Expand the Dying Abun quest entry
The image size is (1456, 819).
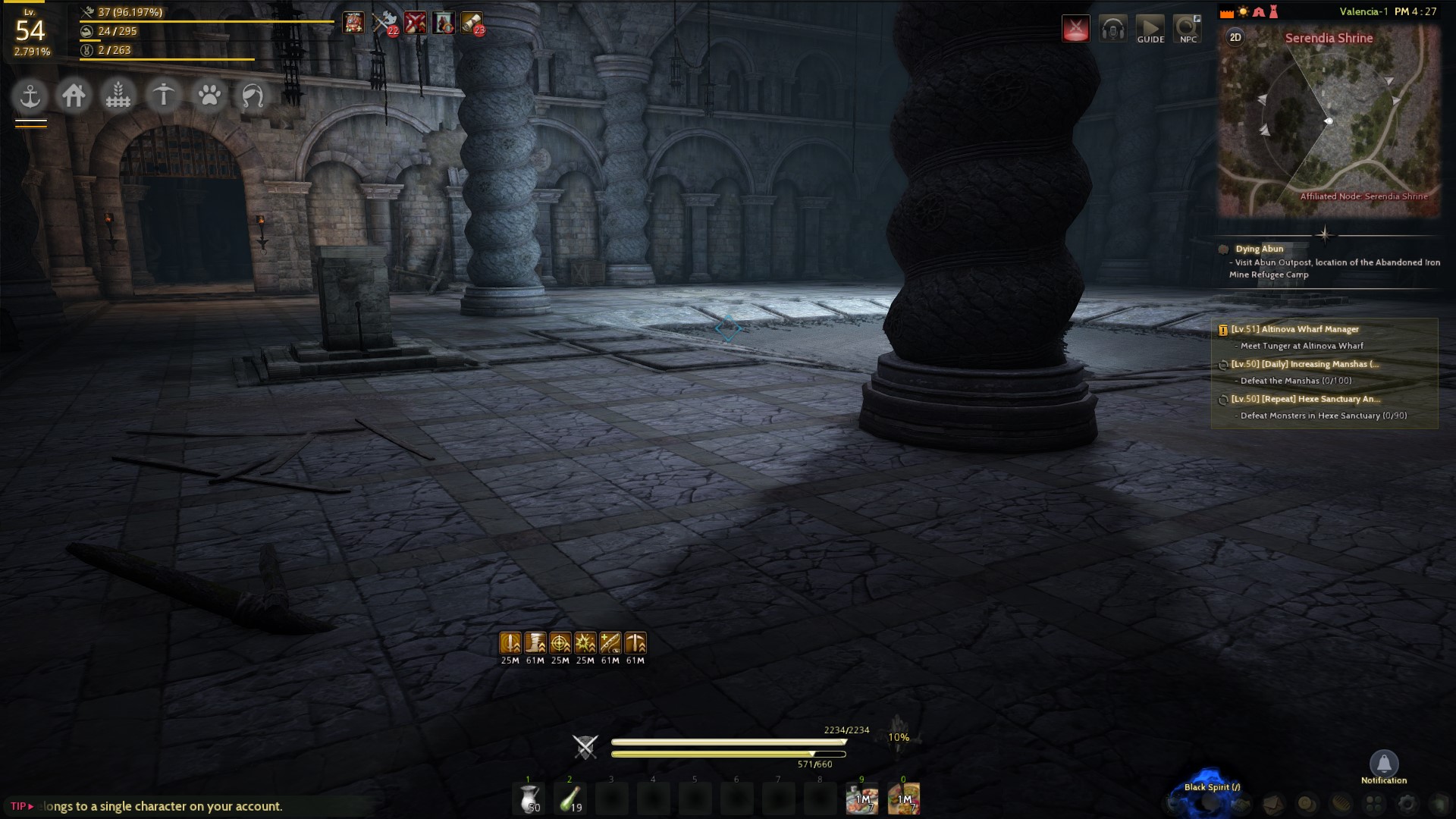pos(1257,249)
